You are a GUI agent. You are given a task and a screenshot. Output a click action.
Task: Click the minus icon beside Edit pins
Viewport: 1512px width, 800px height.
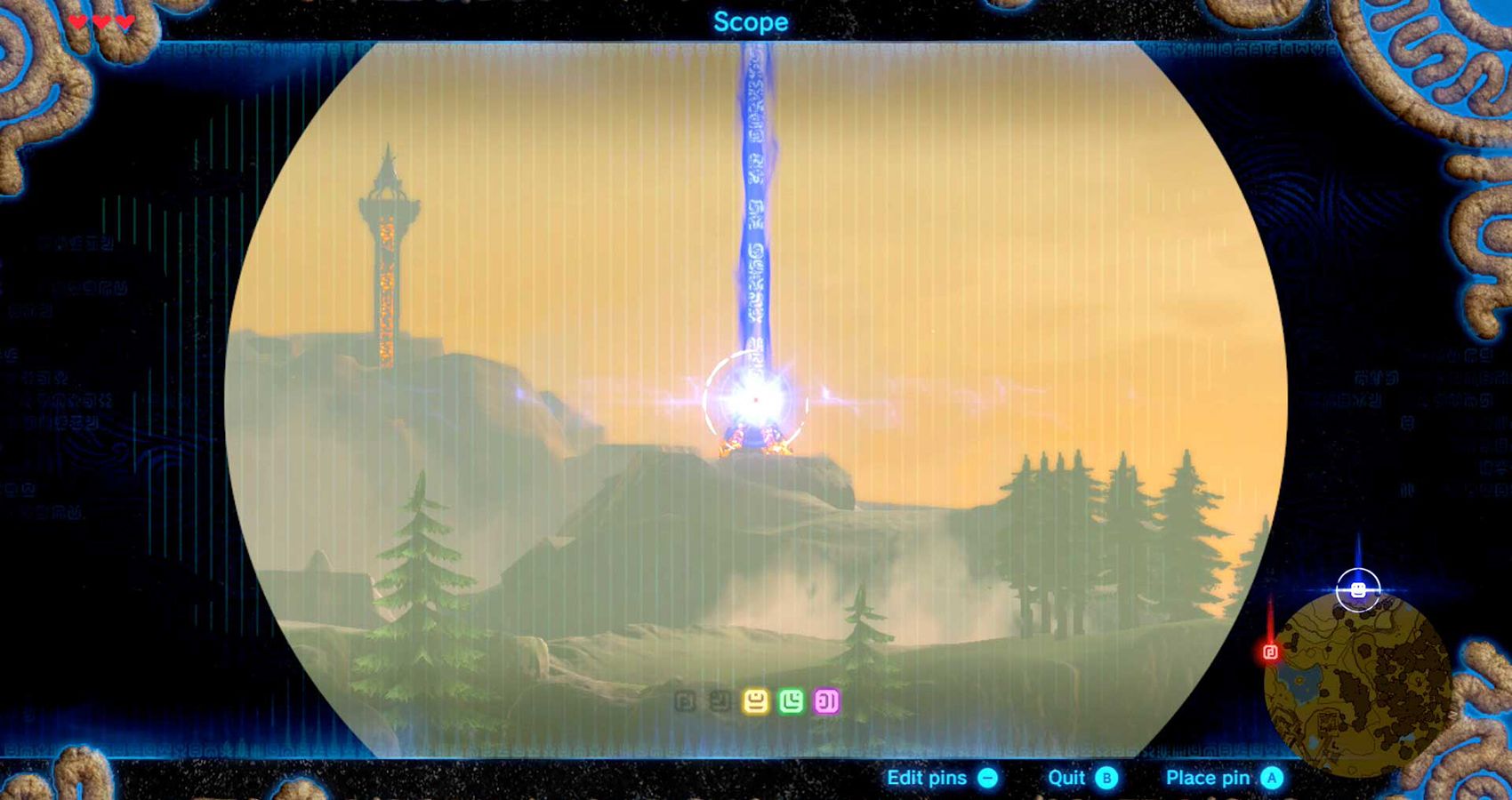point(987,779)
